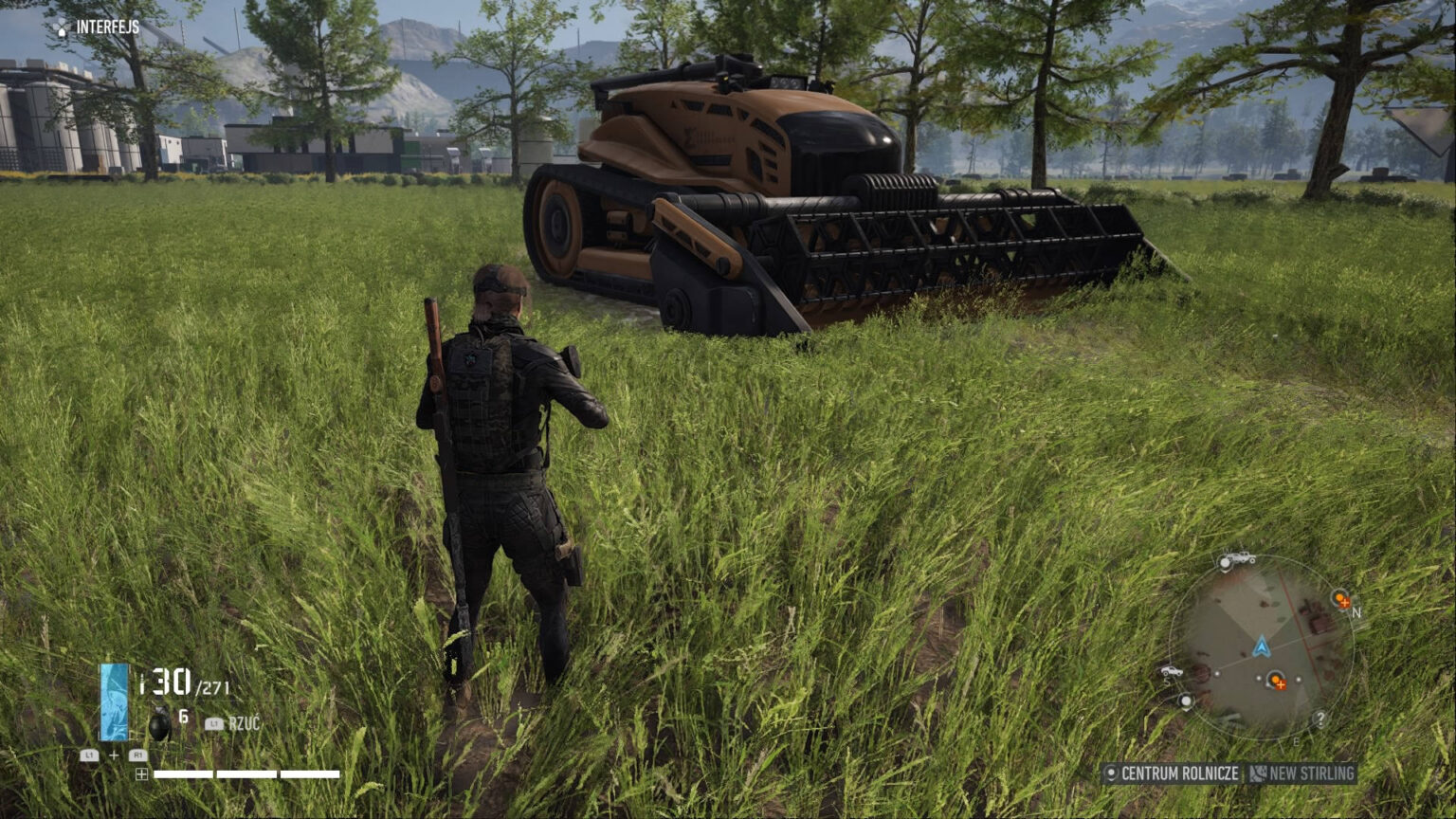Click the question mark marker on the minimap

pyautogui.click(x=1319, y=718)
